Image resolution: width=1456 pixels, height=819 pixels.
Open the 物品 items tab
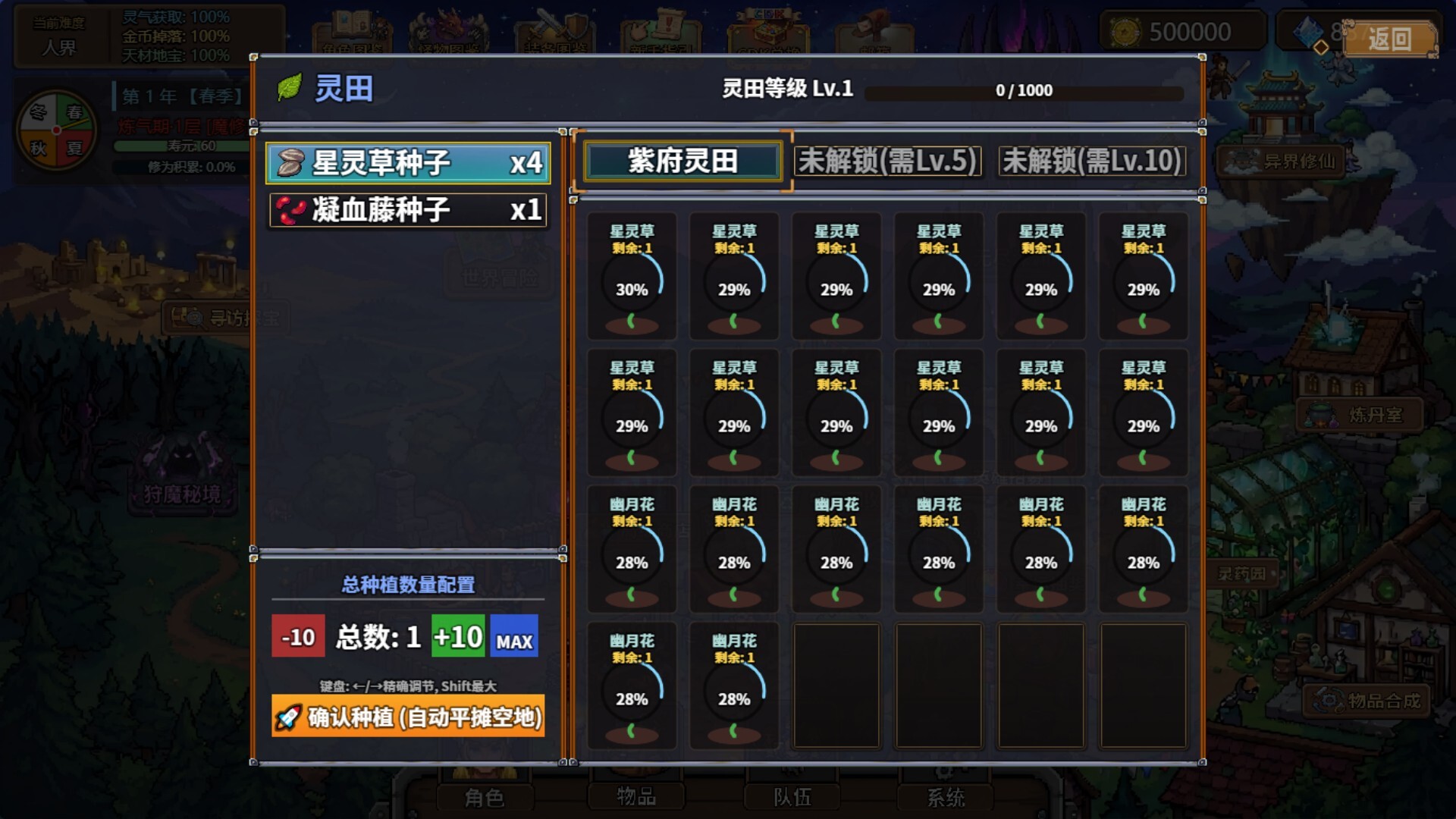(x=637, y=796)
